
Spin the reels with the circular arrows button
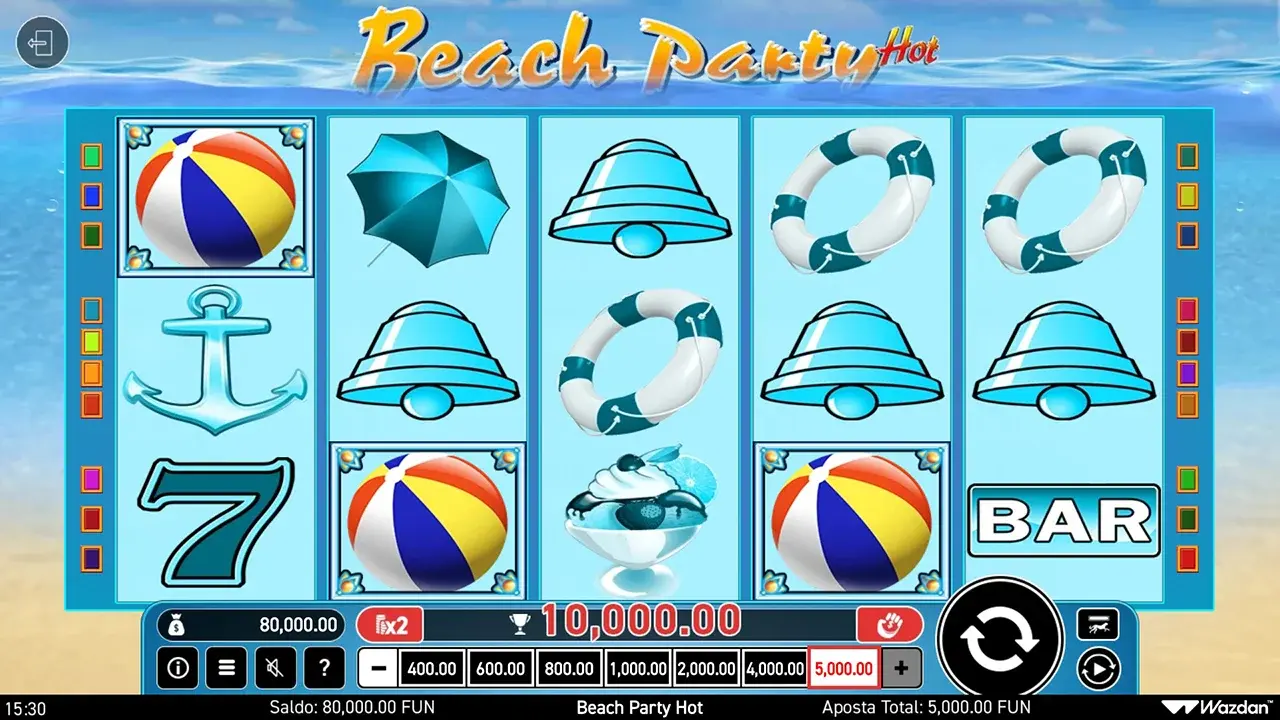(1000, 639)
